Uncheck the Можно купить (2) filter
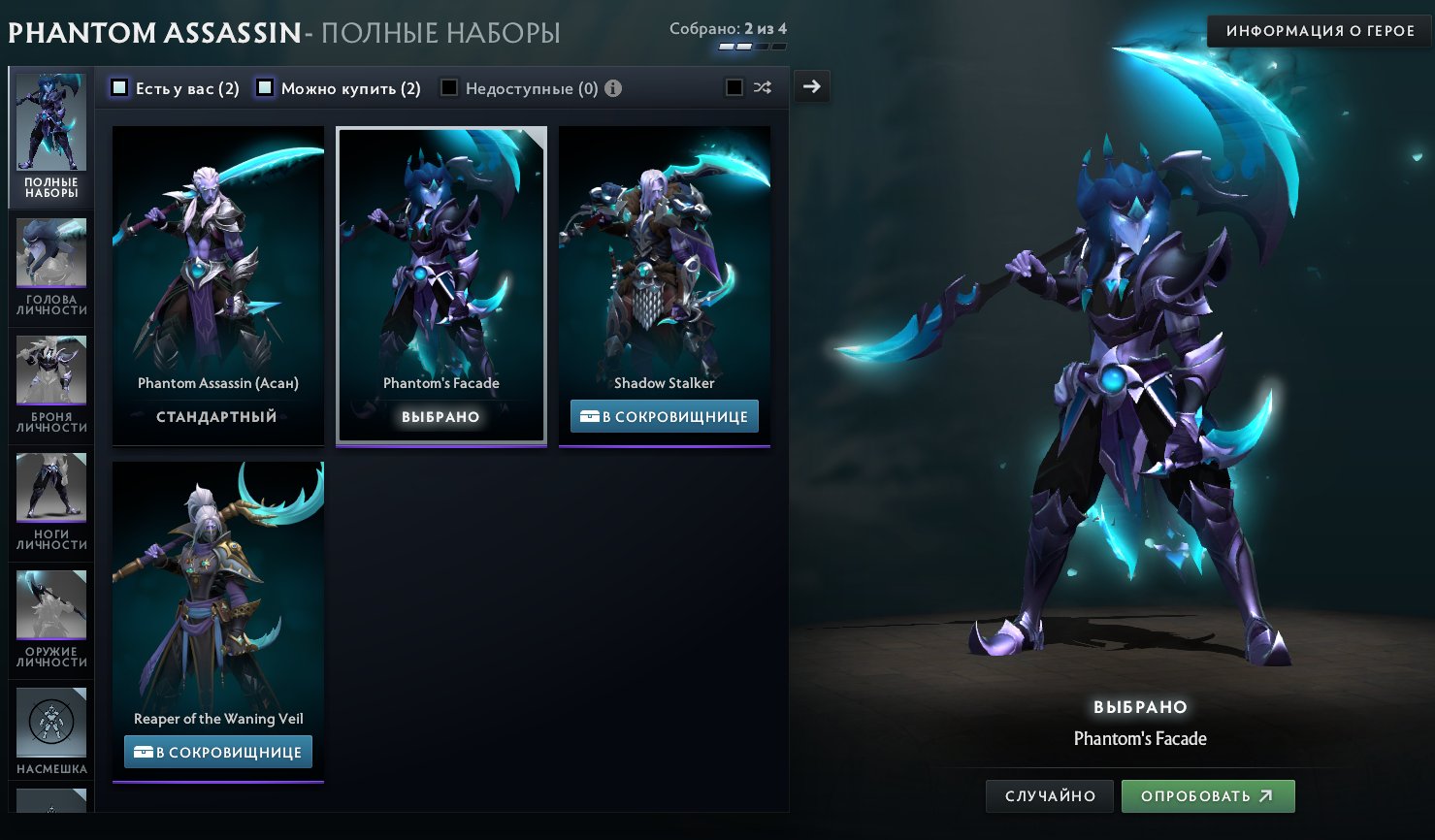Viewport: 1435px width, 840px height. tap(264, 87)
